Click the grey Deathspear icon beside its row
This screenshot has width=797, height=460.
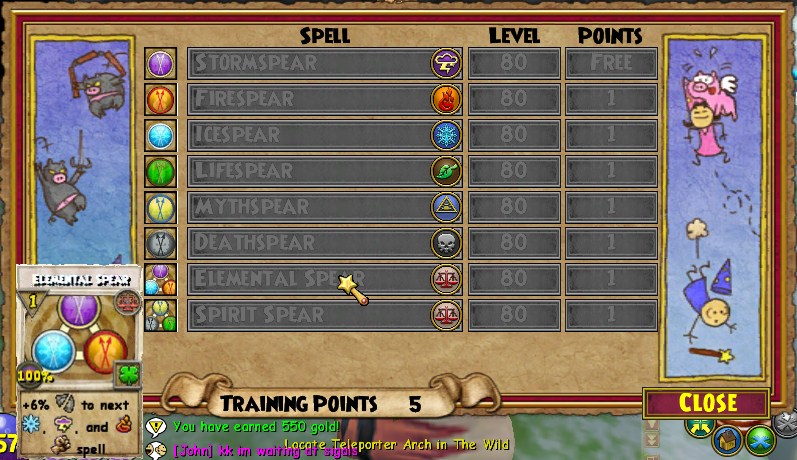coord(160,243)
